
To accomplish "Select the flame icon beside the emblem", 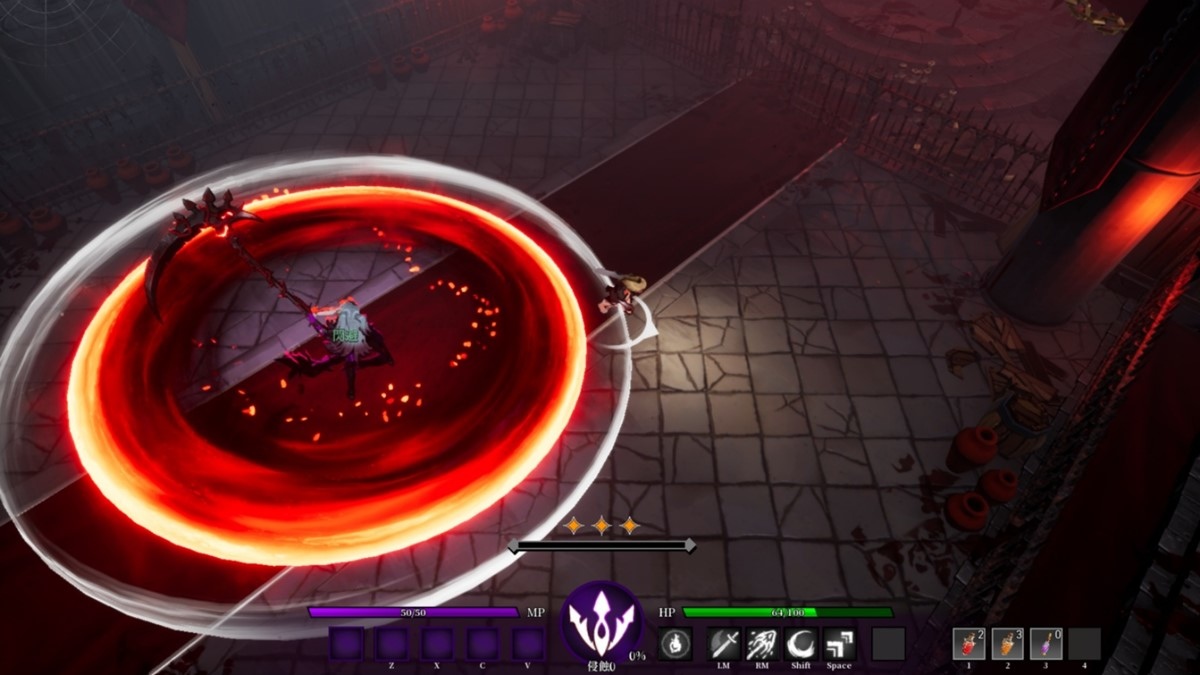I will (x=676, y=644).
